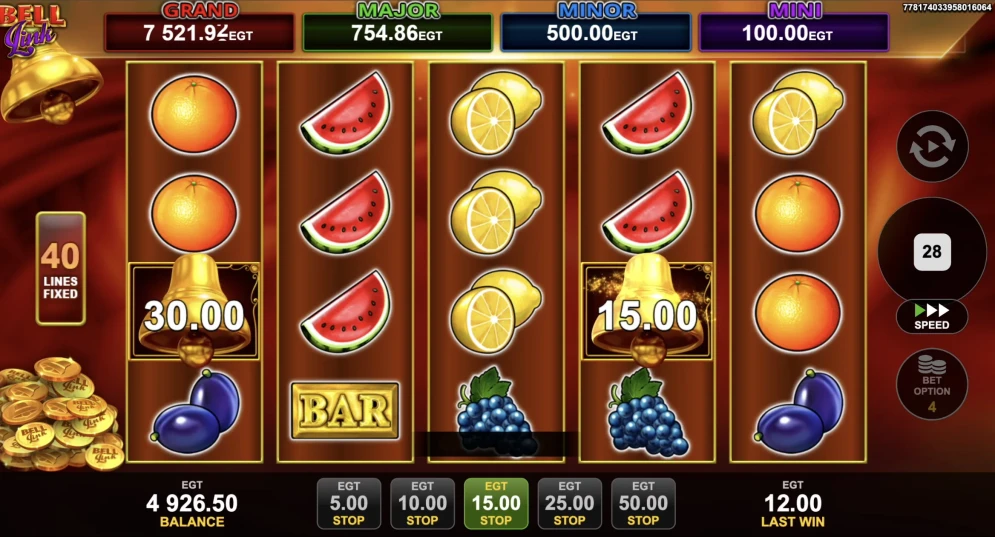
Task: Show the Major jackpot panel
Action: (397, 32)
